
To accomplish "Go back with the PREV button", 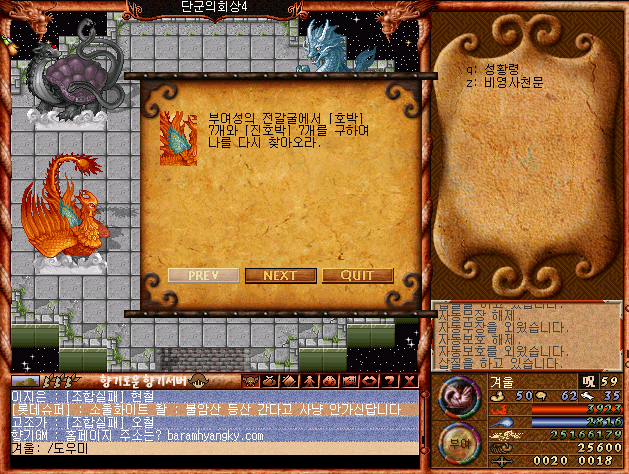I will (203, 276).
